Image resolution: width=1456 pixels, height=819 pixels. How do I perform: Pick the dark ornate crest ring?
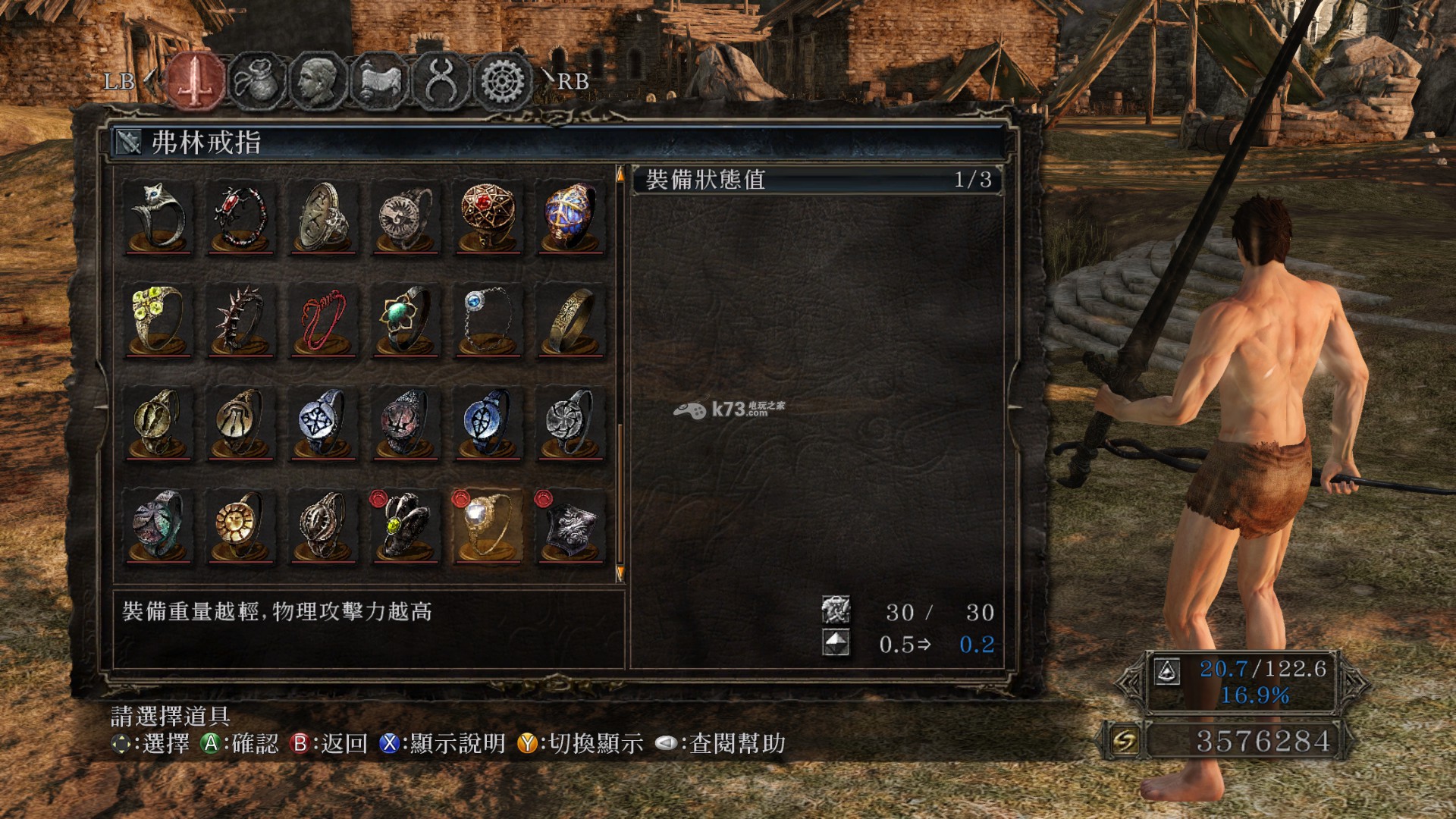(570, 526)
